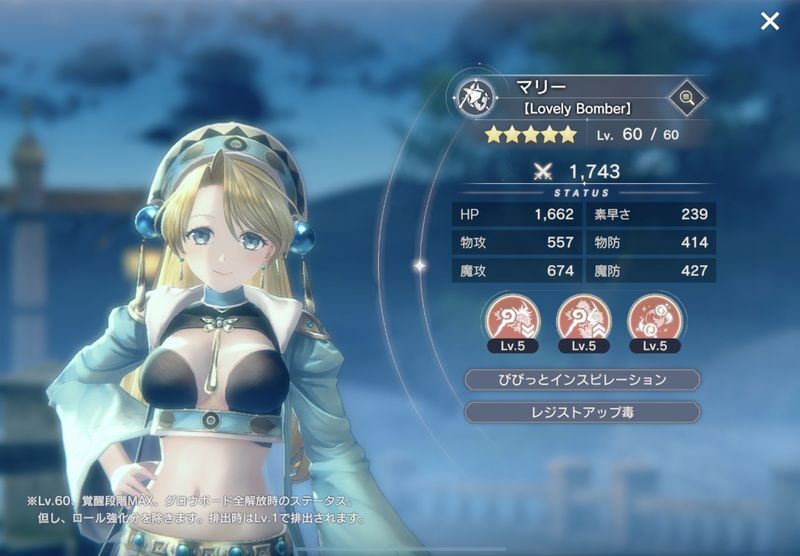The height and width of the screenshot is (556, 800).
Task: Show the レジストアップ毒 passive
Action: tap(582, 412)
